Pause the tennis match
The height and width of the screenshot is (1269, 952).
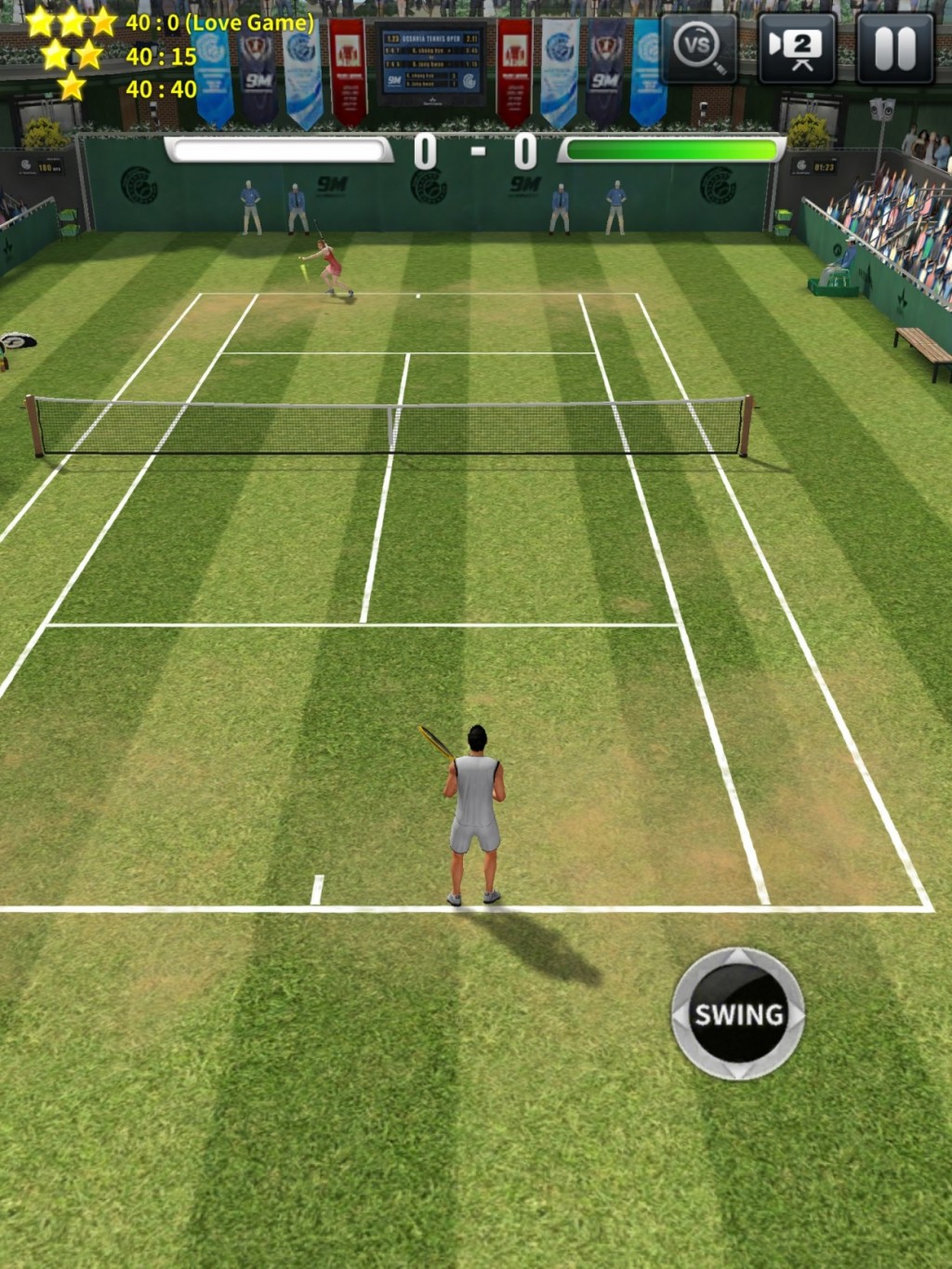coord(894,48)
